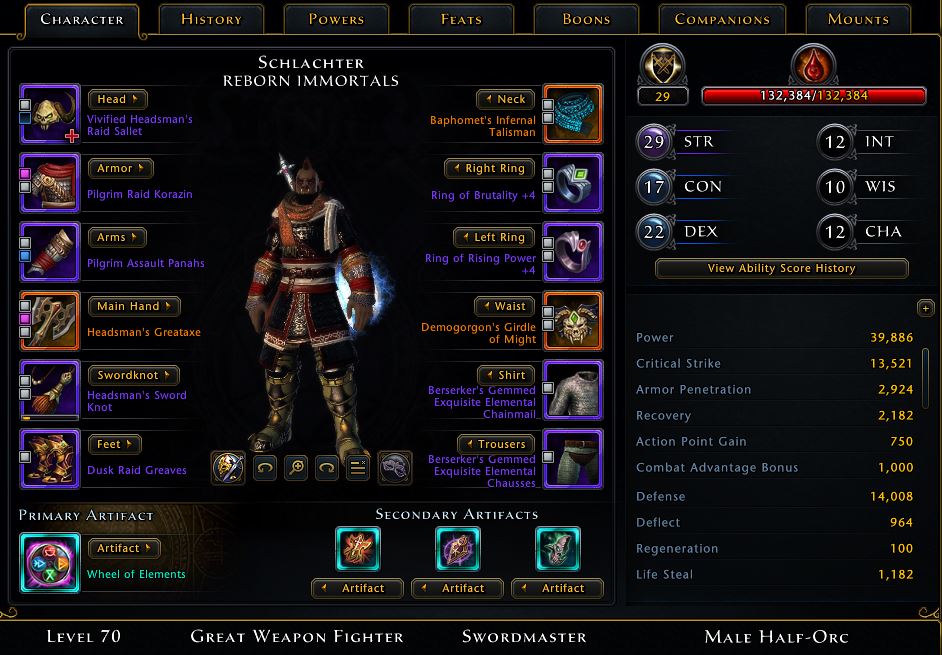This screenshot has width=942, height=655.
Task: Select the Dusk Raid Greaves feet slot
Action: 50,459
